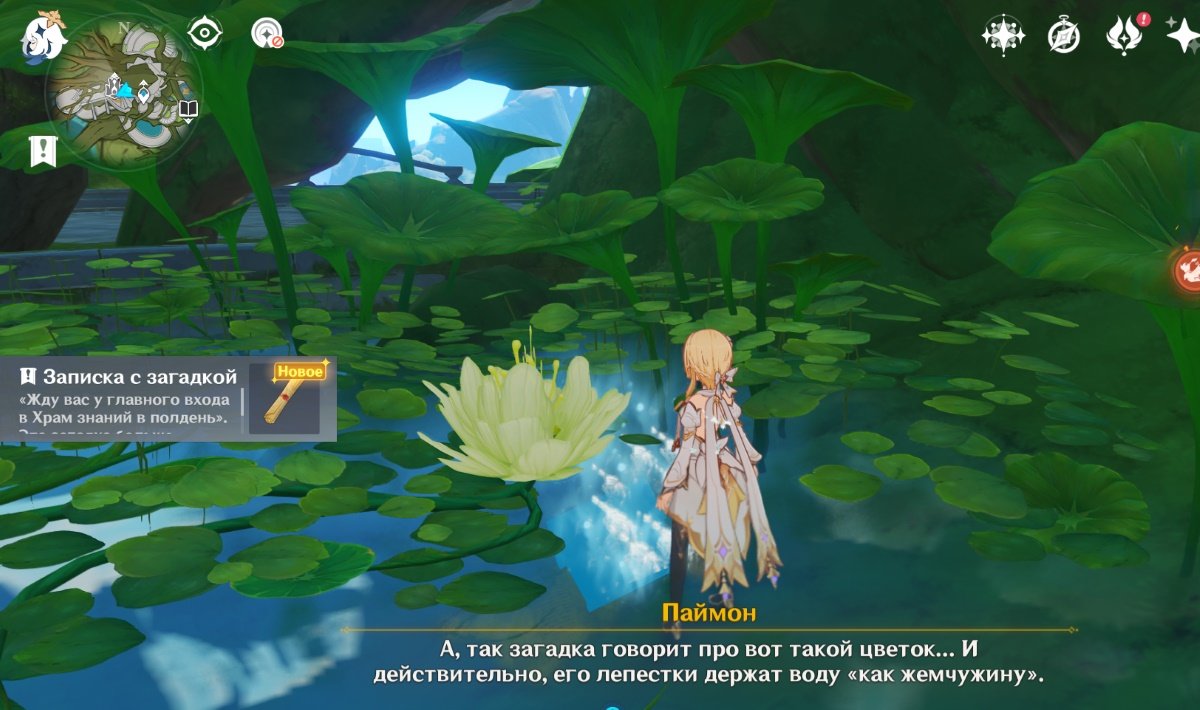Open the Adventurer Handbook compass icon
This screenshot has width=1200, height=710.
click(1063, 36)
